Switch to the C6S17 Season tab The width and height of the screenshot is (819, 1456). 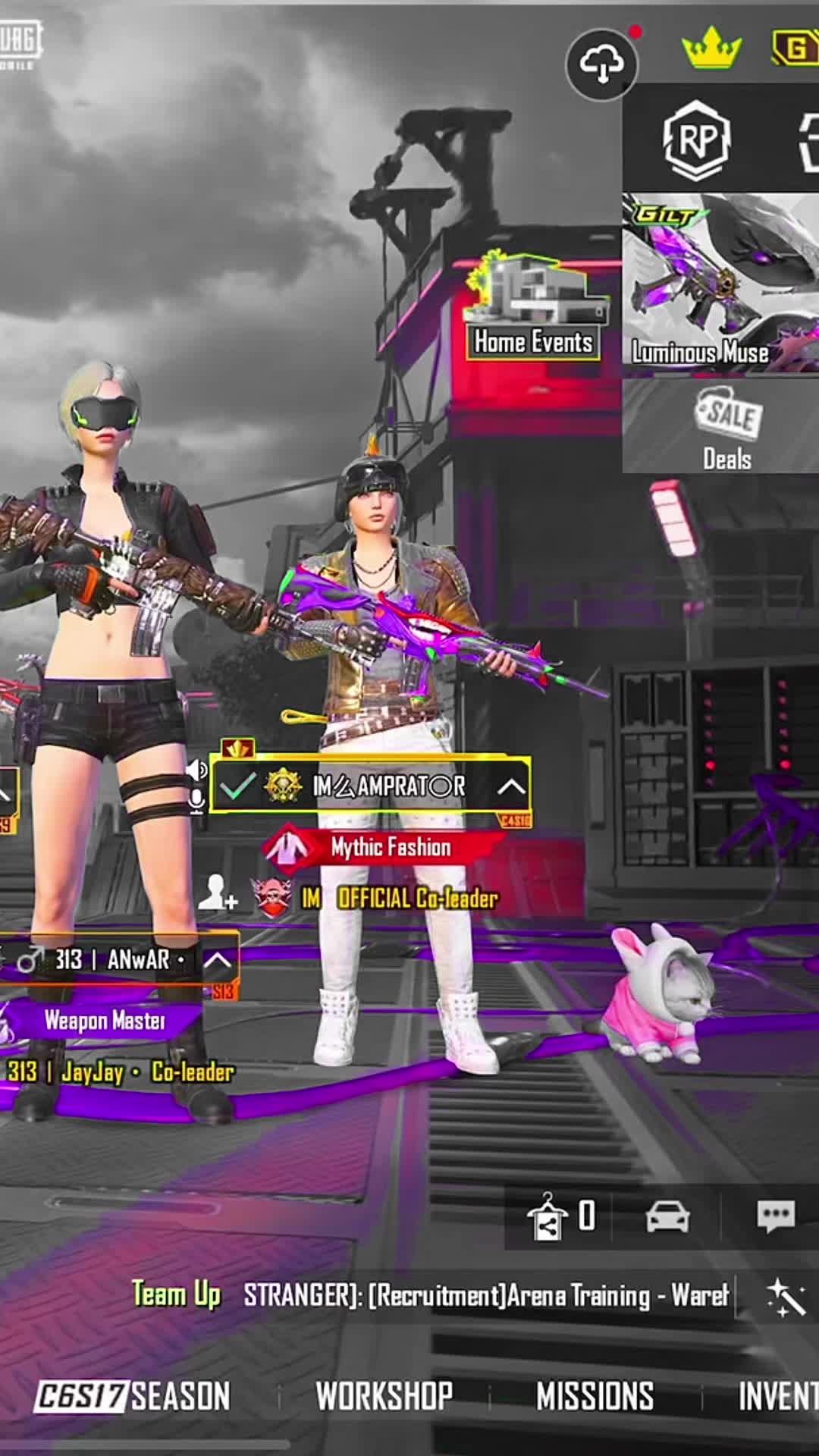pos(133,1396)
